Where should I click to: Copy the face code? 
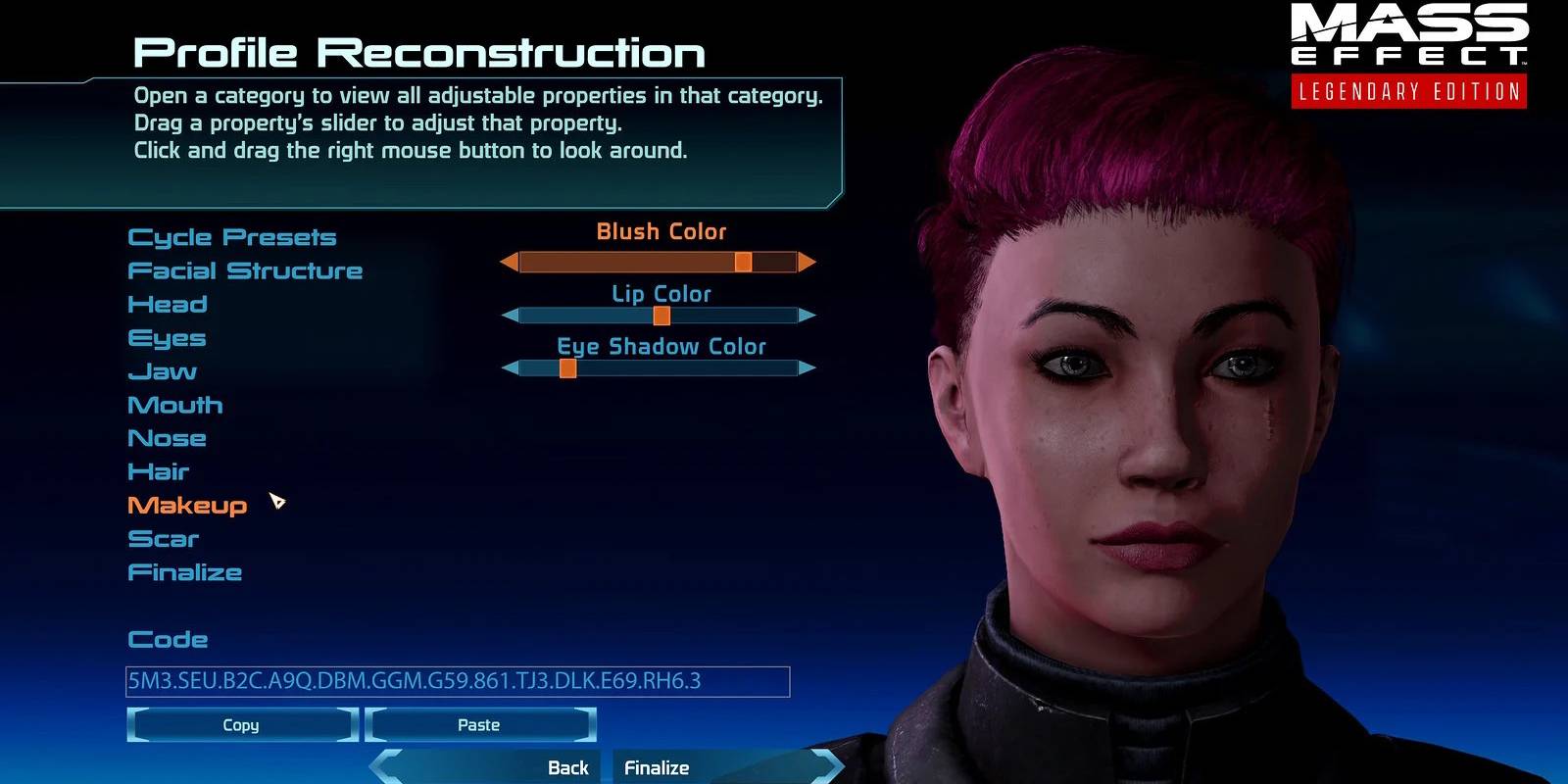[x=241, y=725]
